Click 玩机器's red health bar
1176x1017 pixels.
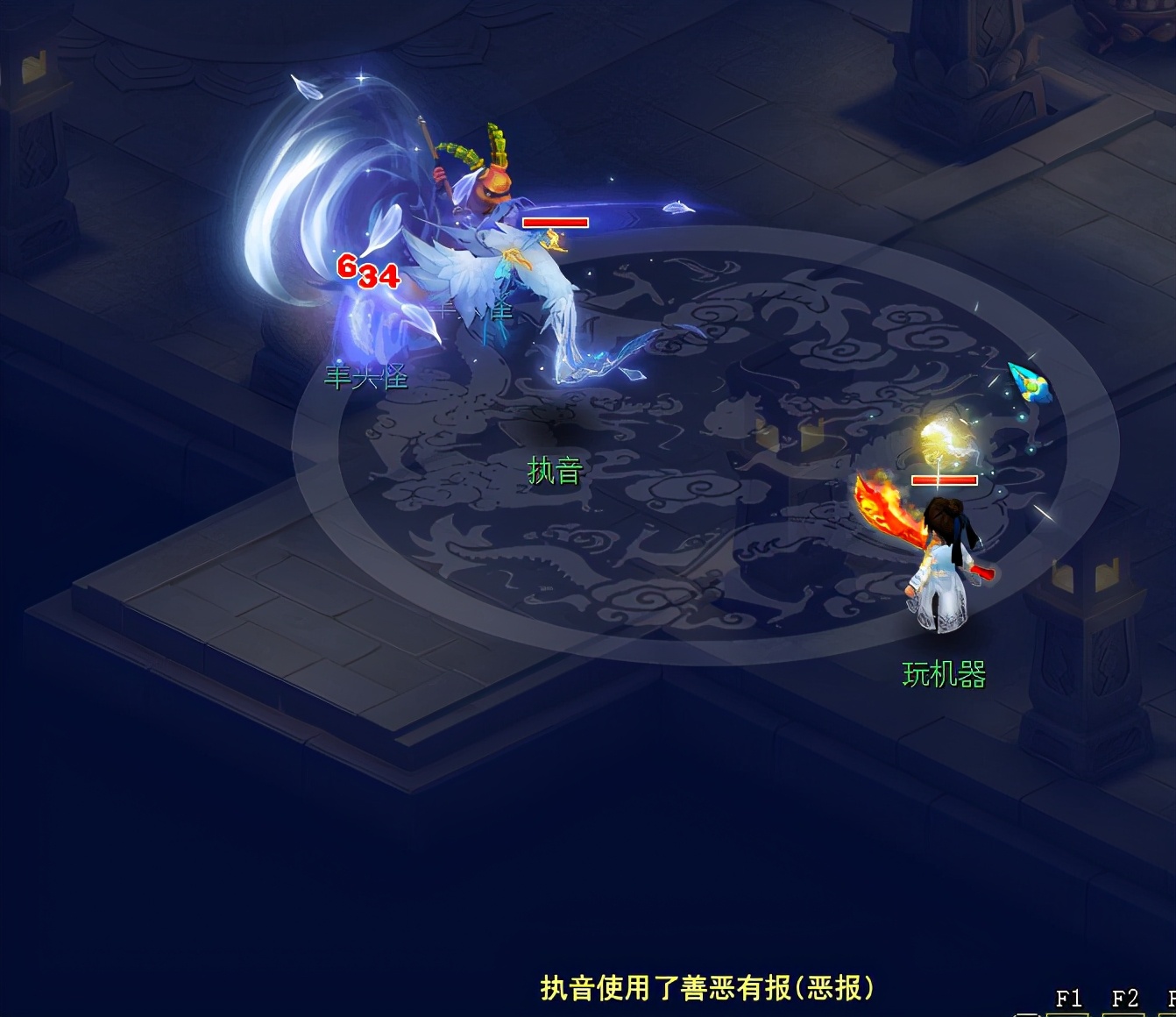pos(946,480)
